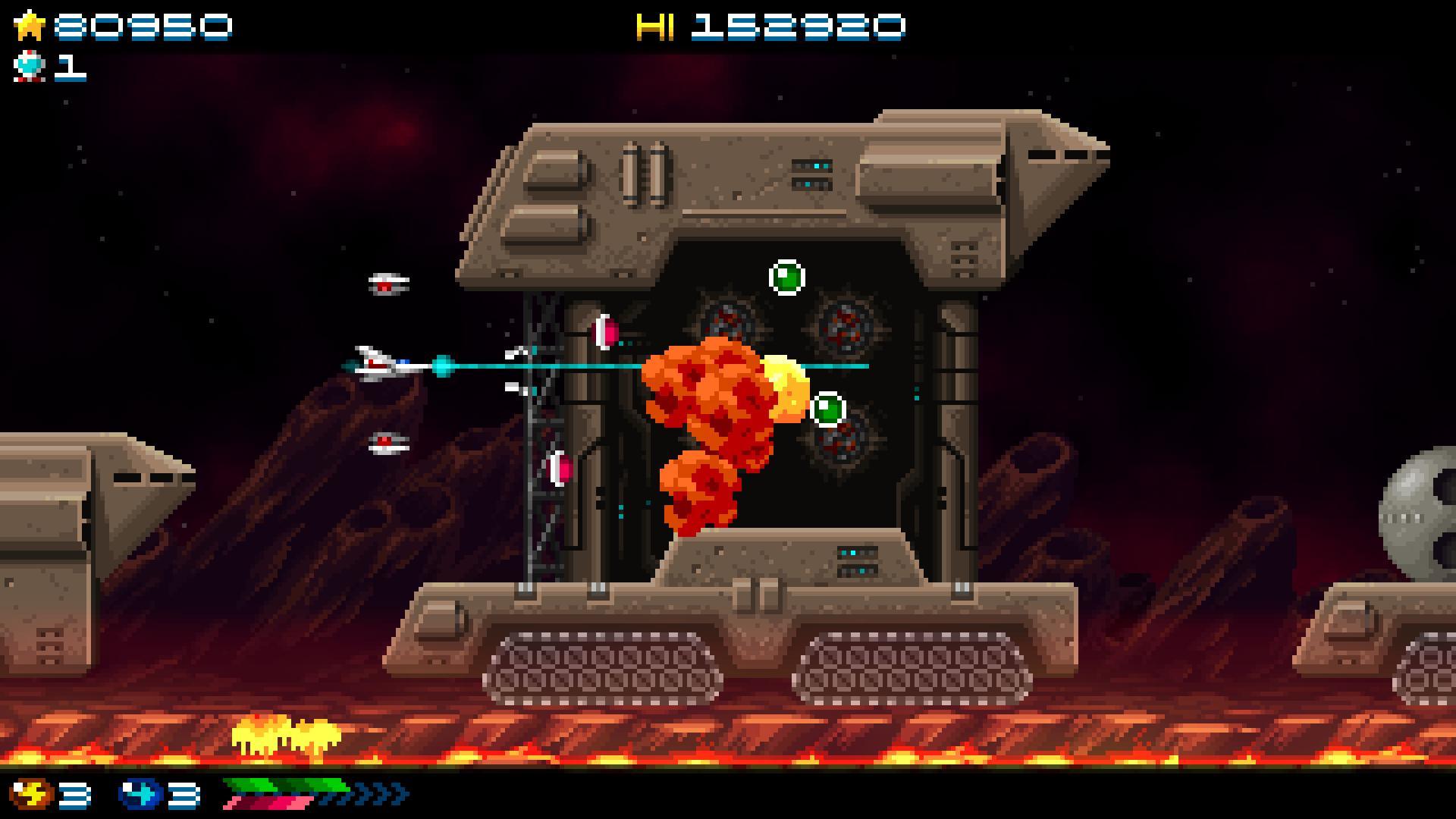Click the upper red-and-white saucer enemy
Screen dimensions: 1456x819
point(387,284)
